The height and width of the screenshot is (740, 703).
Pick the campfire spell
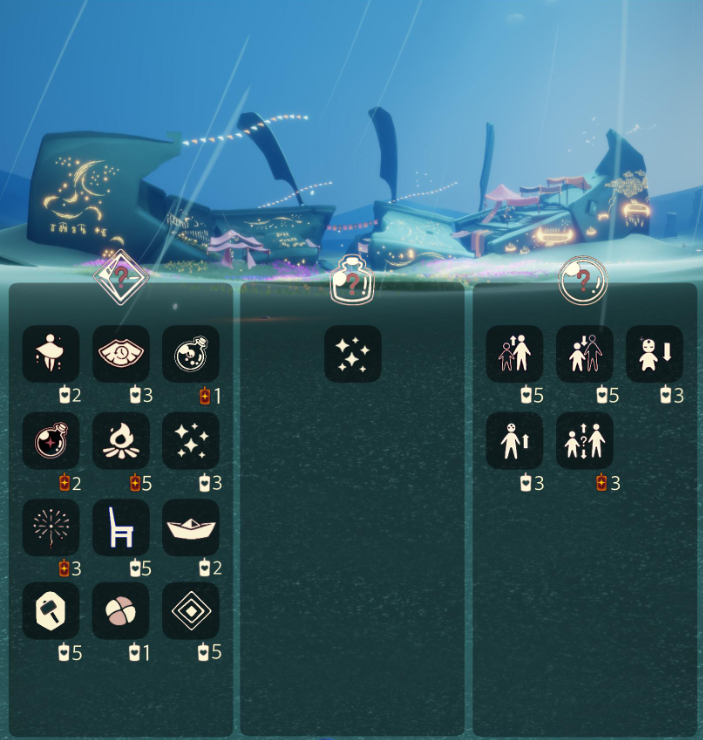(x=121, y=441)
